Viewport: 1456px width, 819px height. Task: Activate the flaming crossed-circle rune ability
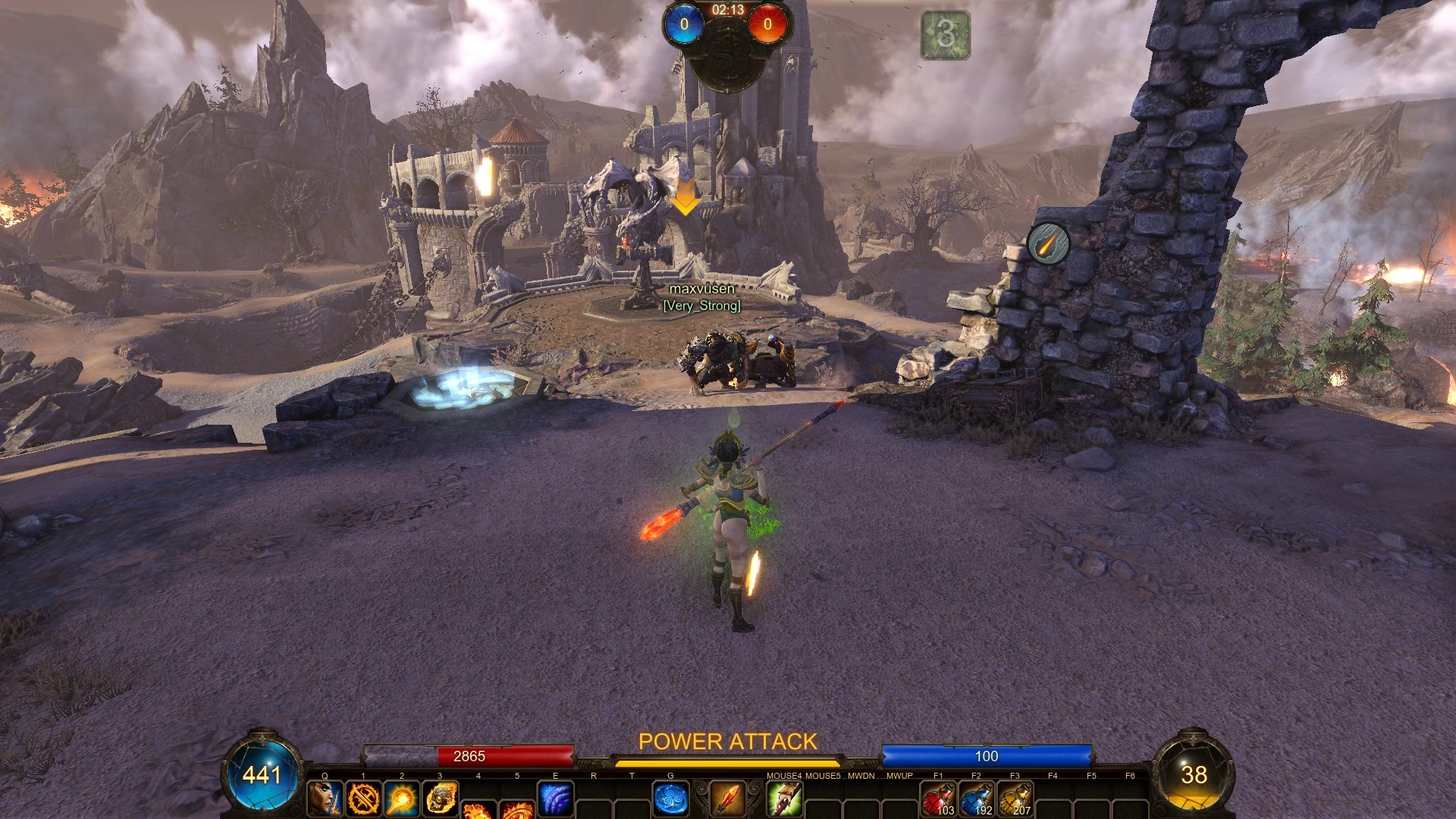click(x=363, y=799)
